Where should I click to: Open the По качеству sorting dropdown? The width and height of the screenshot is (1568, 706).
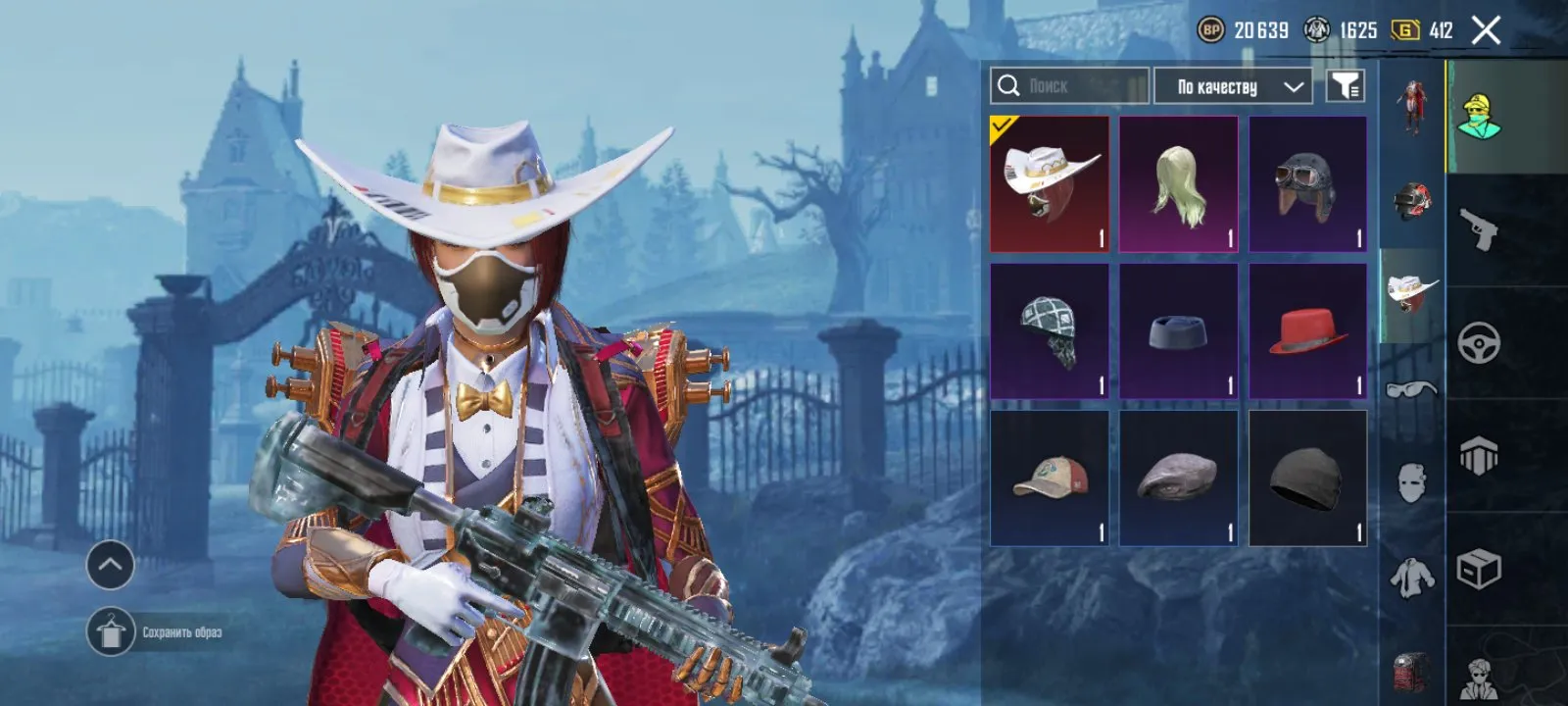[1233, 86]
